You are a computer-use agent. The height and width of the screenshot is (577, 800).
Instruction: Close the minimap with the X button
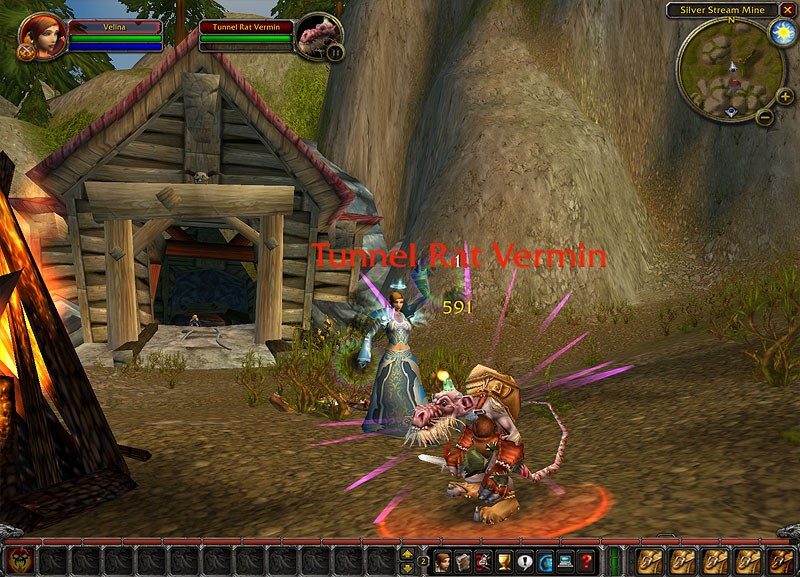tap(786, 9)
